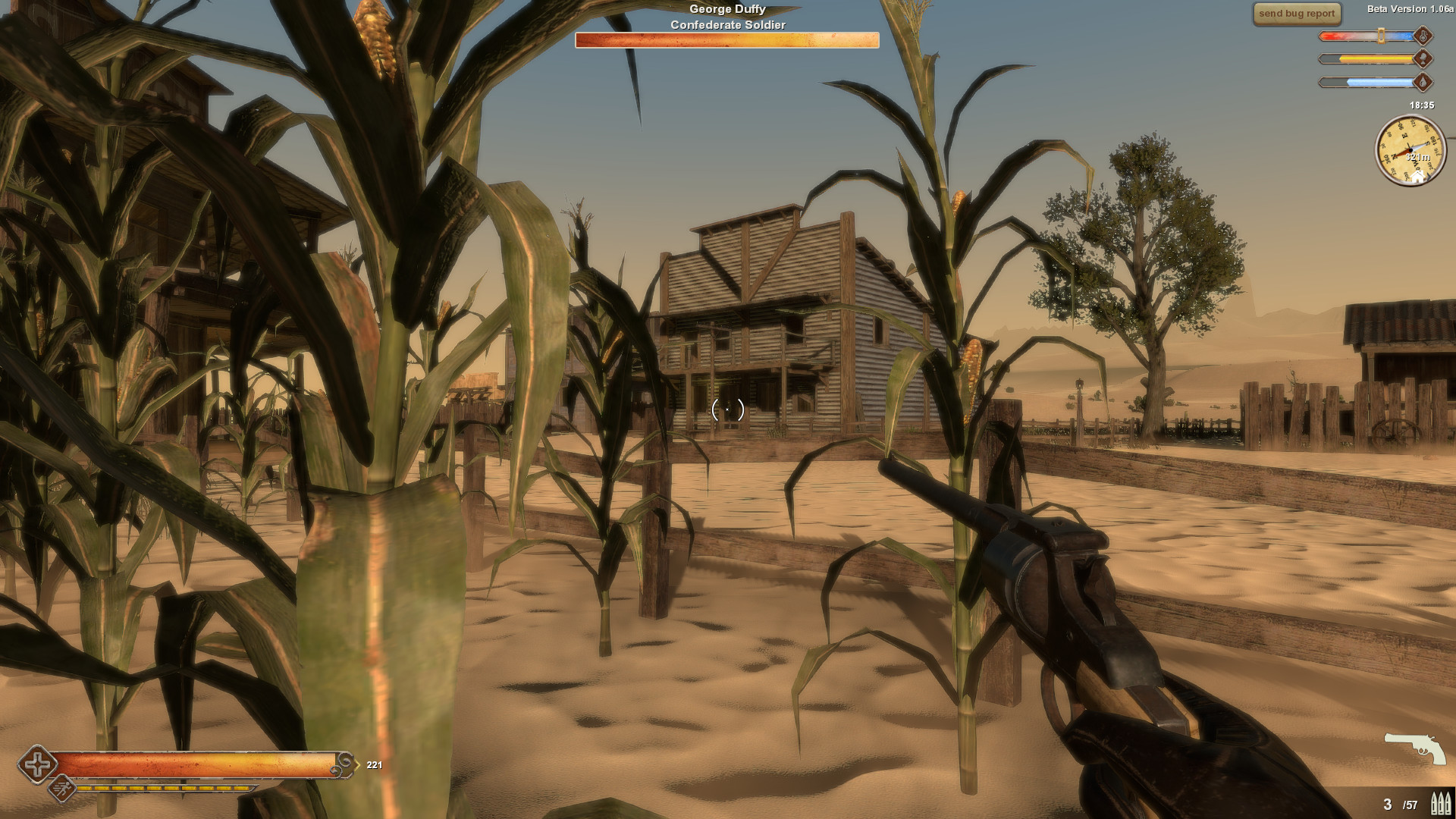This screenshot has width=1456, height=819.
Task: Click the home marker on the compass
Action: (1417, 176)
